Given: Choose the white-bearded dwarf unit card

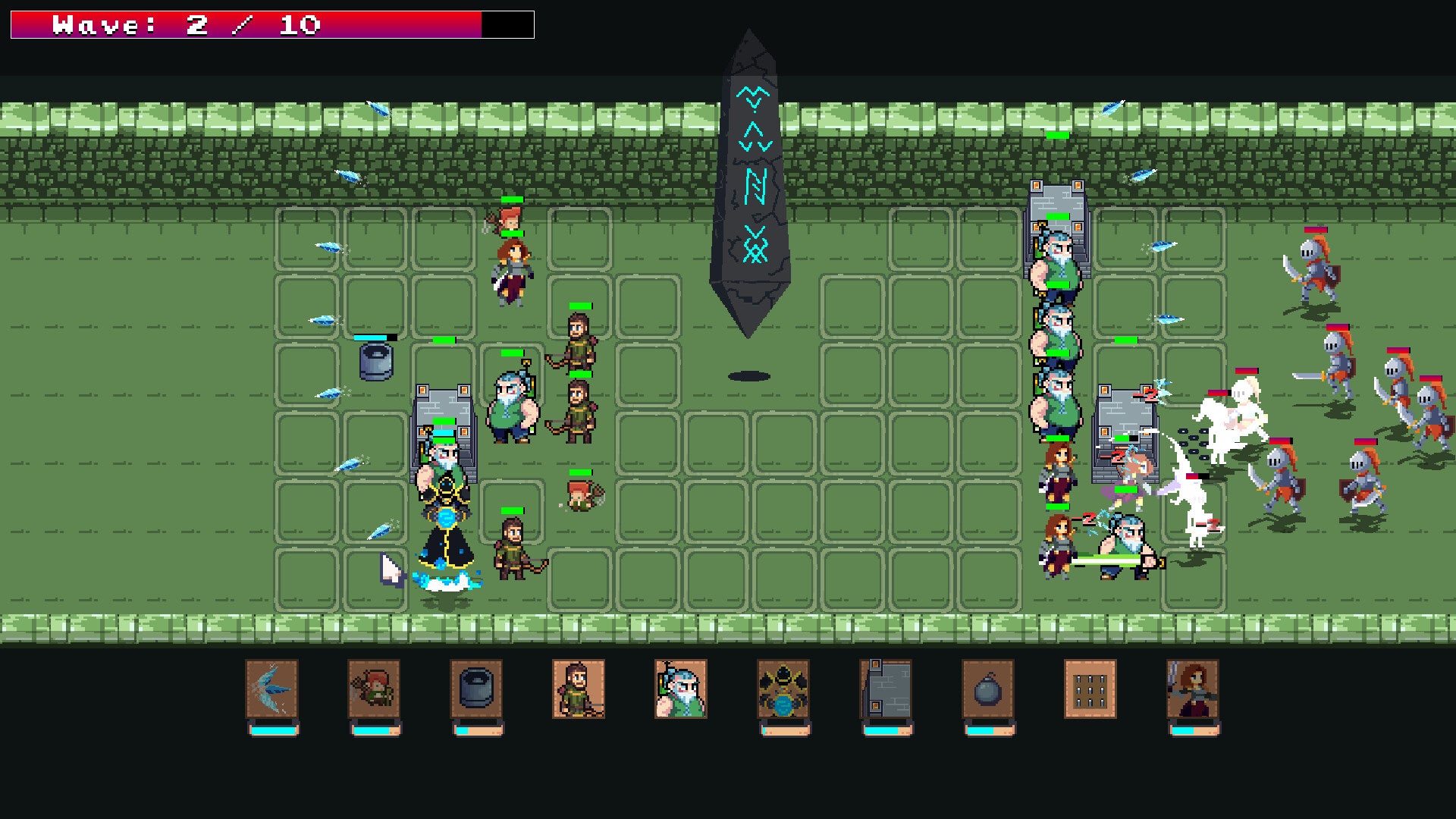Looking at the screenshot, I should point(681,689).
